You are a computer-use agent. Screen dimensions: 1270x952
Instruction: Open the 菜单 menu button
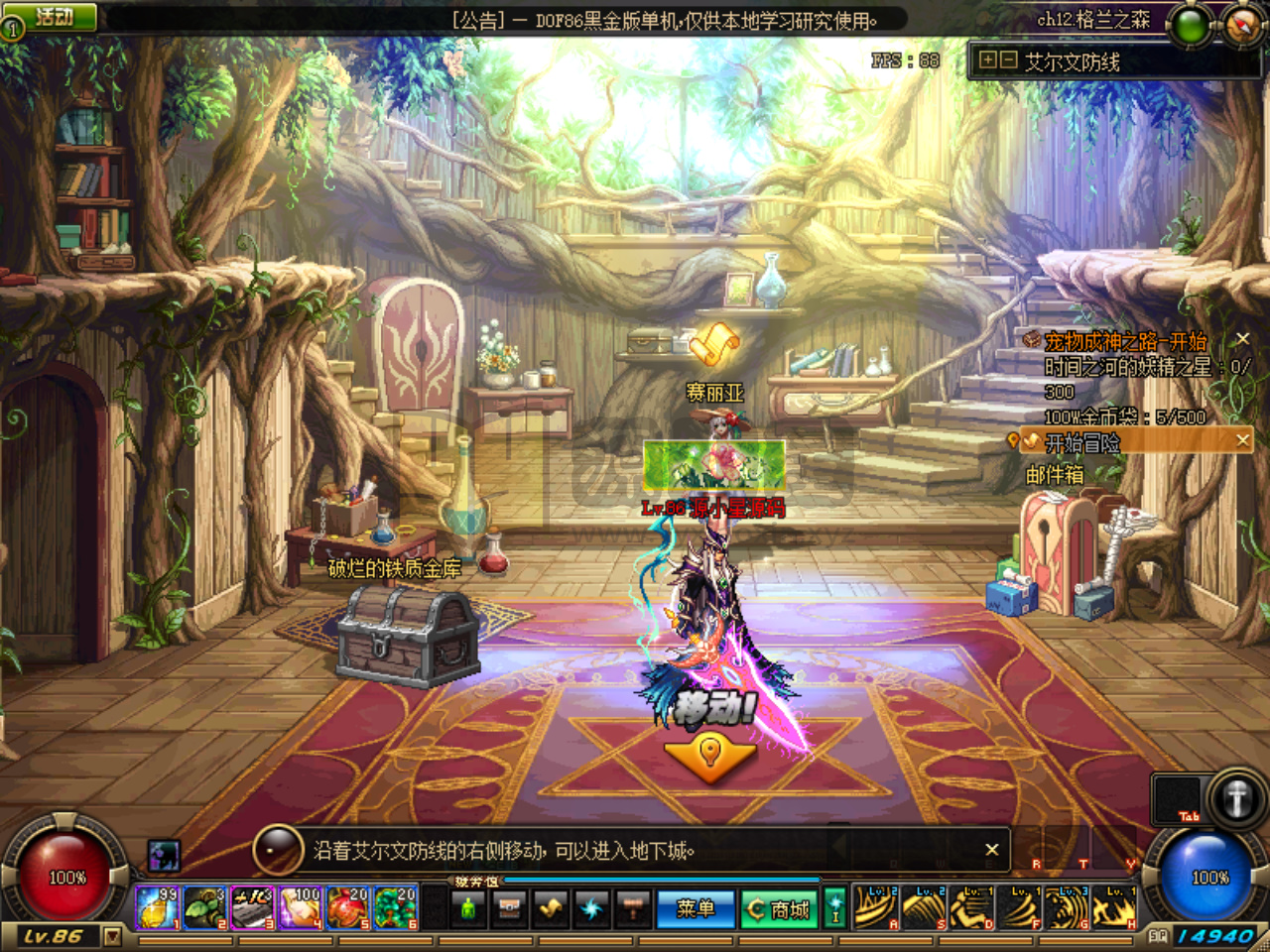pos(695,908)
